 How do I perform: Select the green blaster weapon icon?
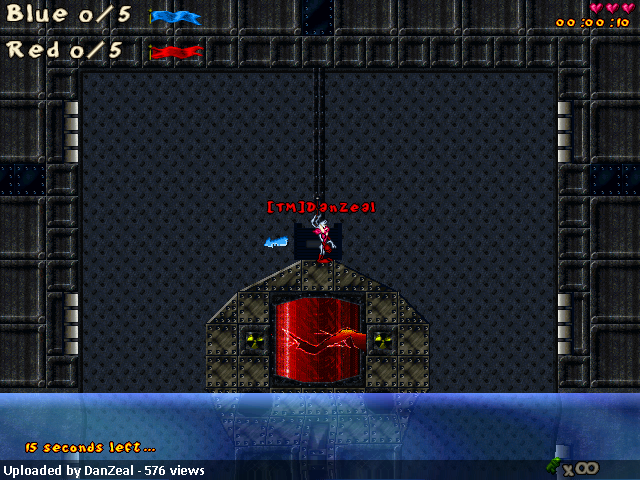coord(553,464)
